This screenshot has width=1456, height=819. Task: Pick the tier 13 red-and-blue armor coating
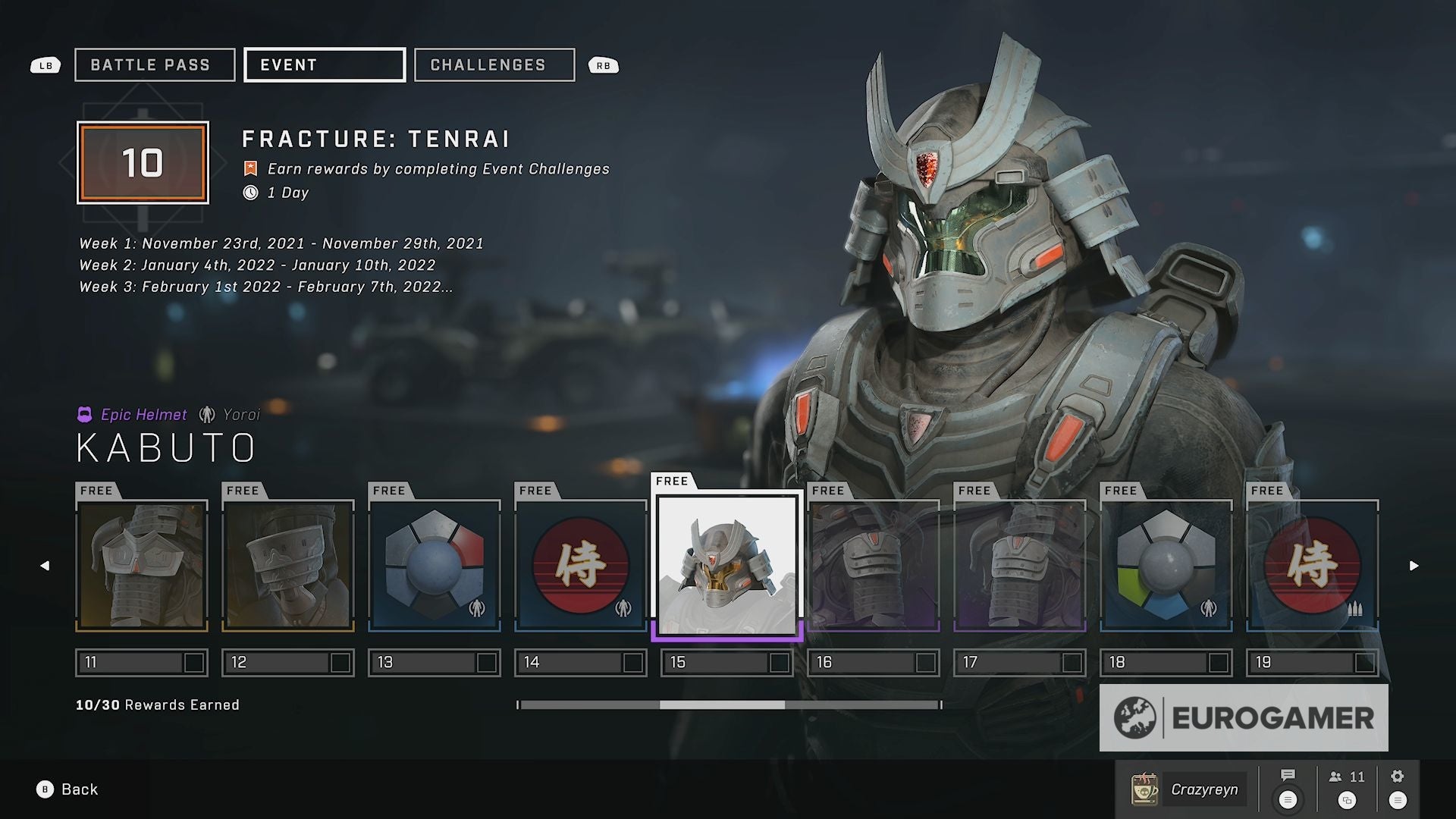[435, 566]
